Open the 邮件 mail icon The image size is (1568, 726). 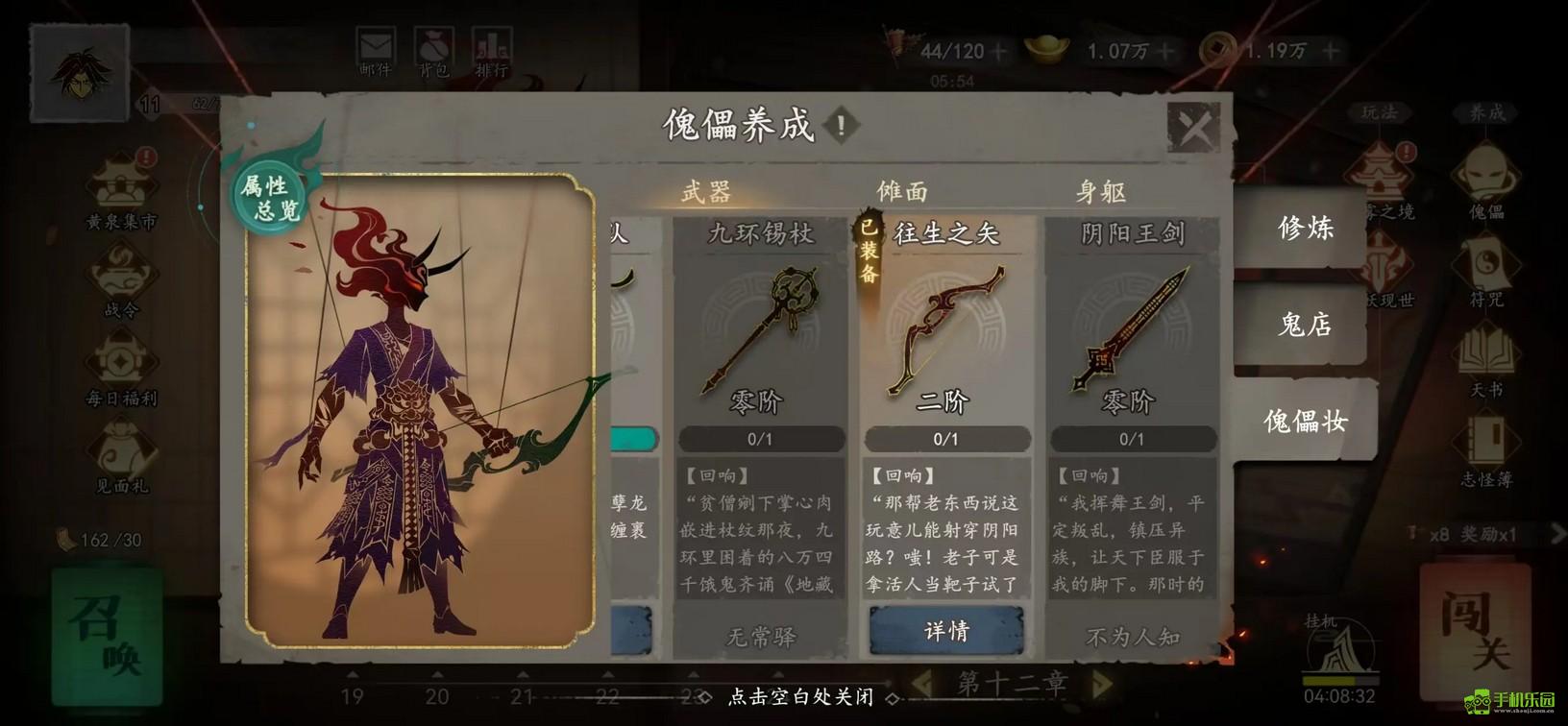(375, 53)
